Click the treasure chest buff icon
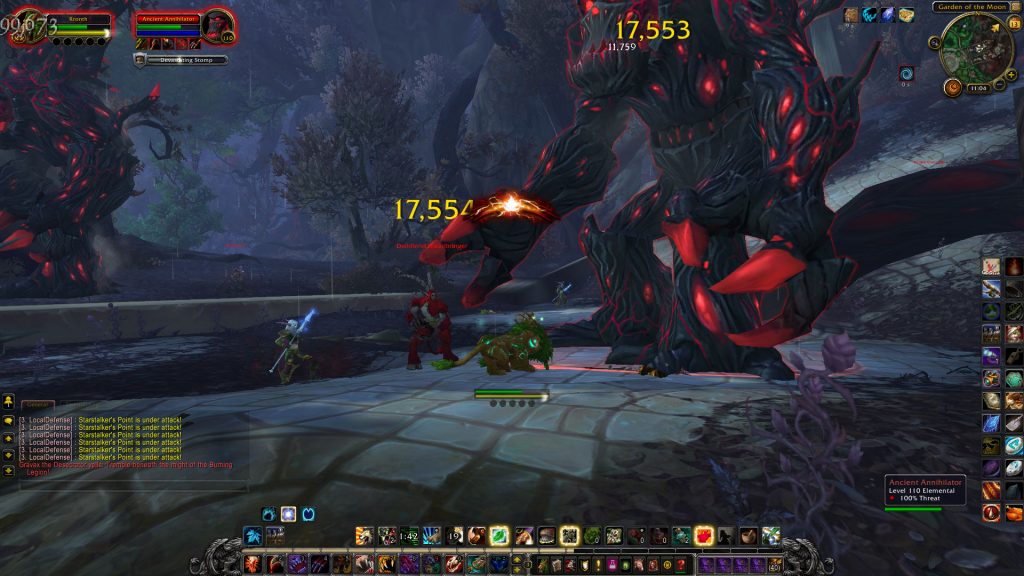The image size is (1024, 576). coord(906,15)
